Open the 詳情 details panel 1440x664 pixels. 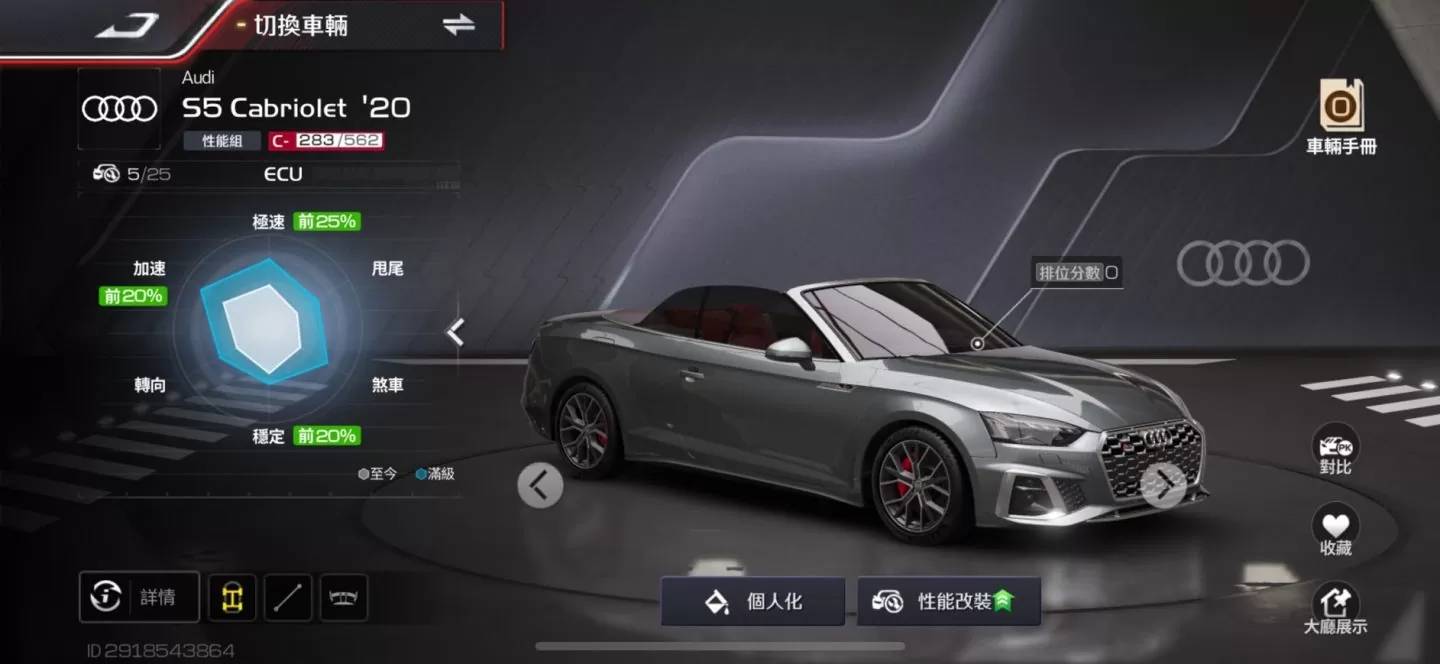point(139,597)
